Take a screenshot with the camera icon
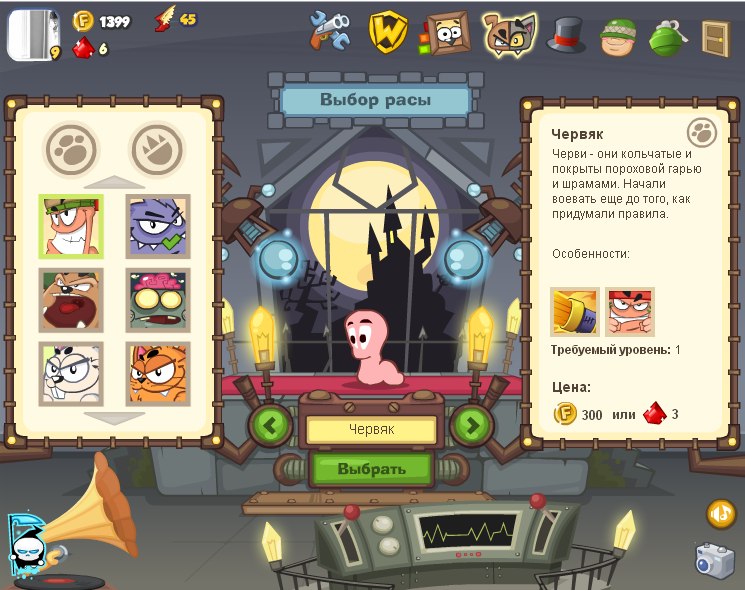The image size is (745, 590). [x=715, y=560]
